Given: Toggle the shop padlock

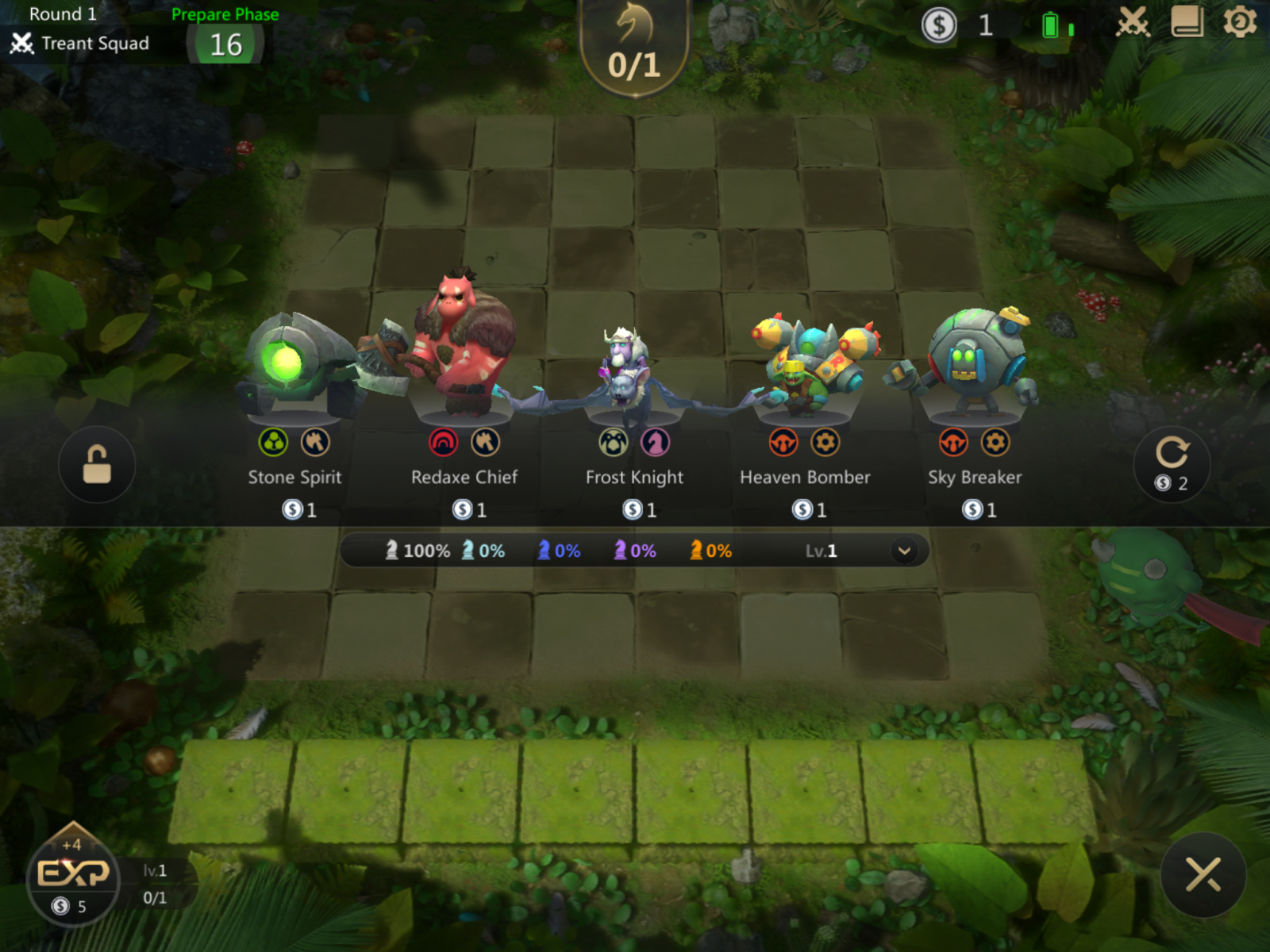Looking at the screenshot, I should point(97,464).
